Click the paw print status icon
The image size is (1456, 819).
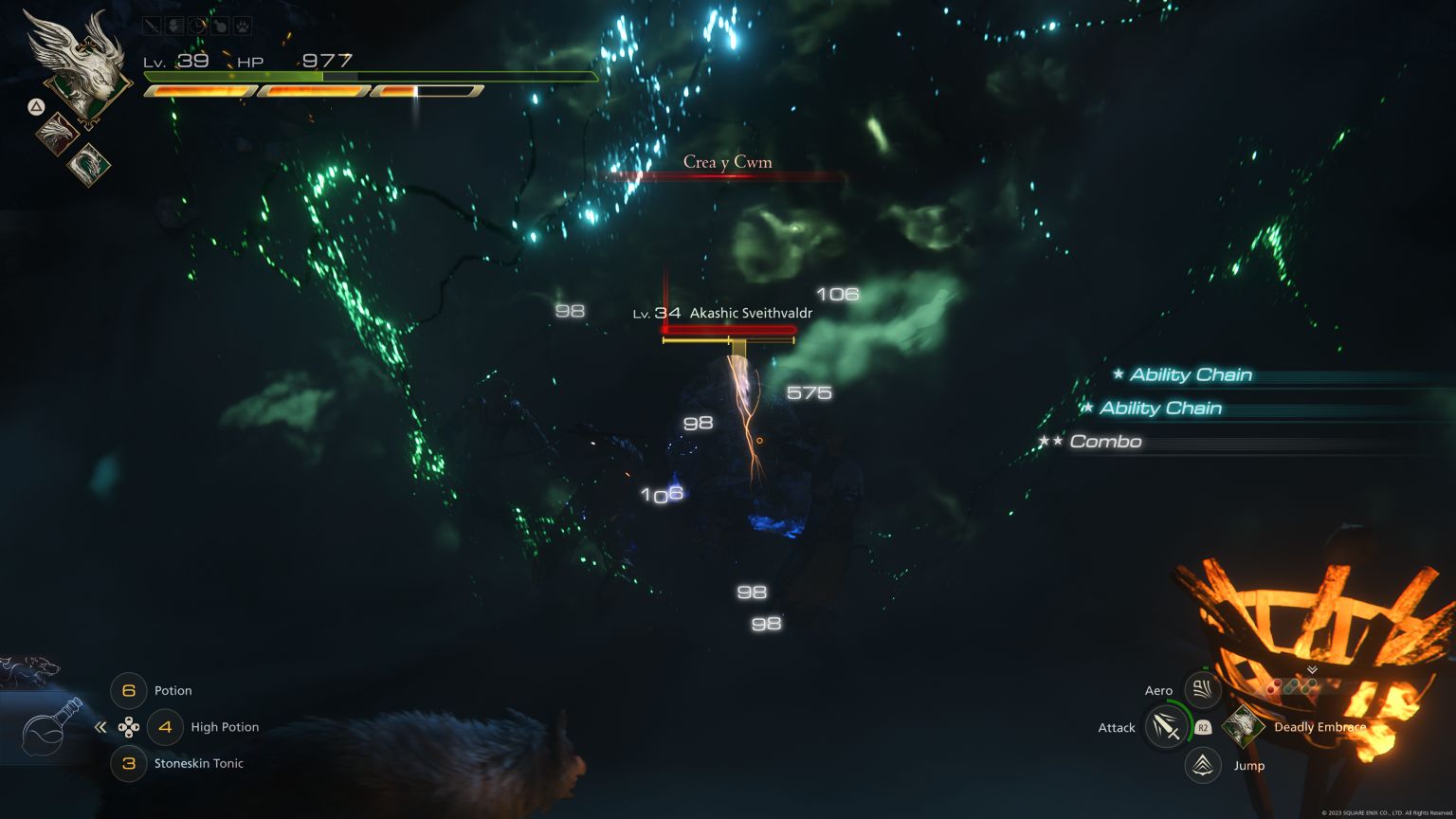pos(243,27)
